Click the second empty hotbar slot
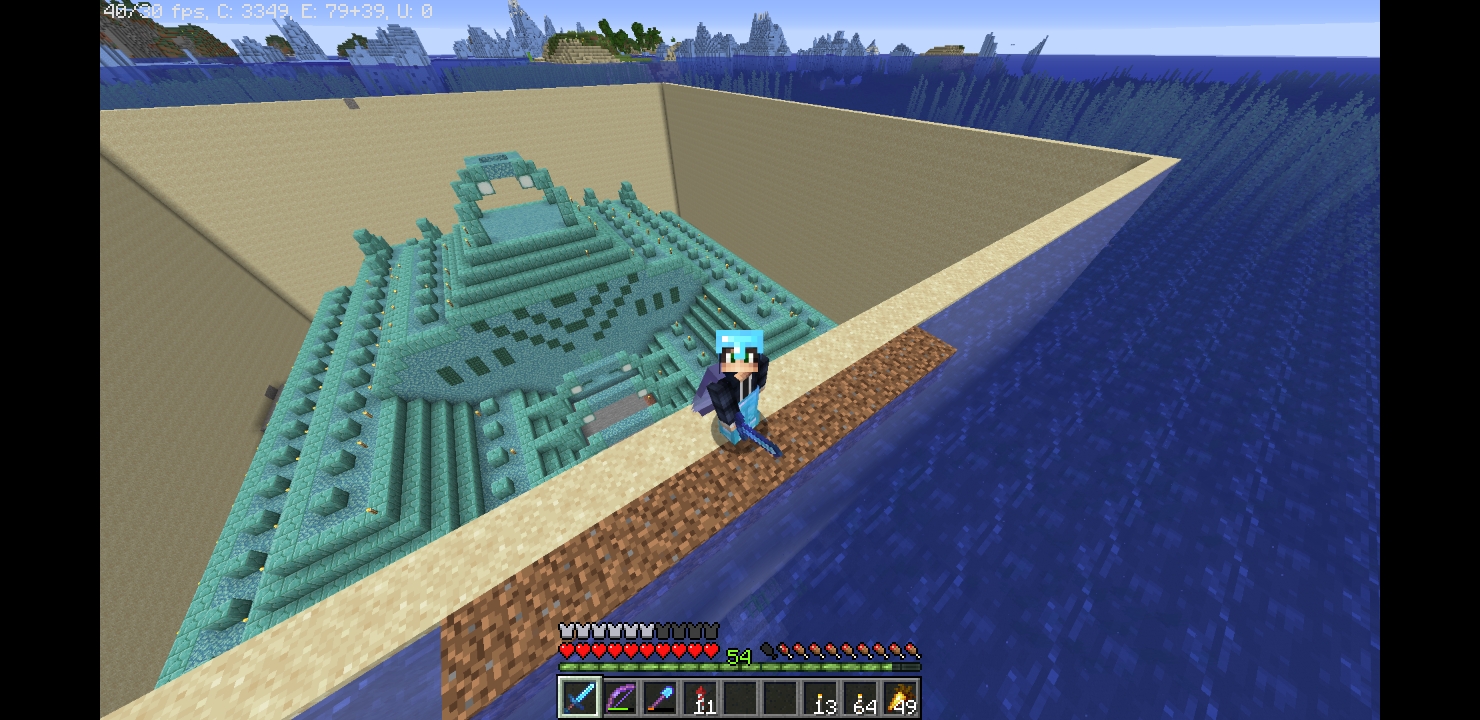This screenshot has width=1480, height=720. pyautogui.click(x=780, y=697)
